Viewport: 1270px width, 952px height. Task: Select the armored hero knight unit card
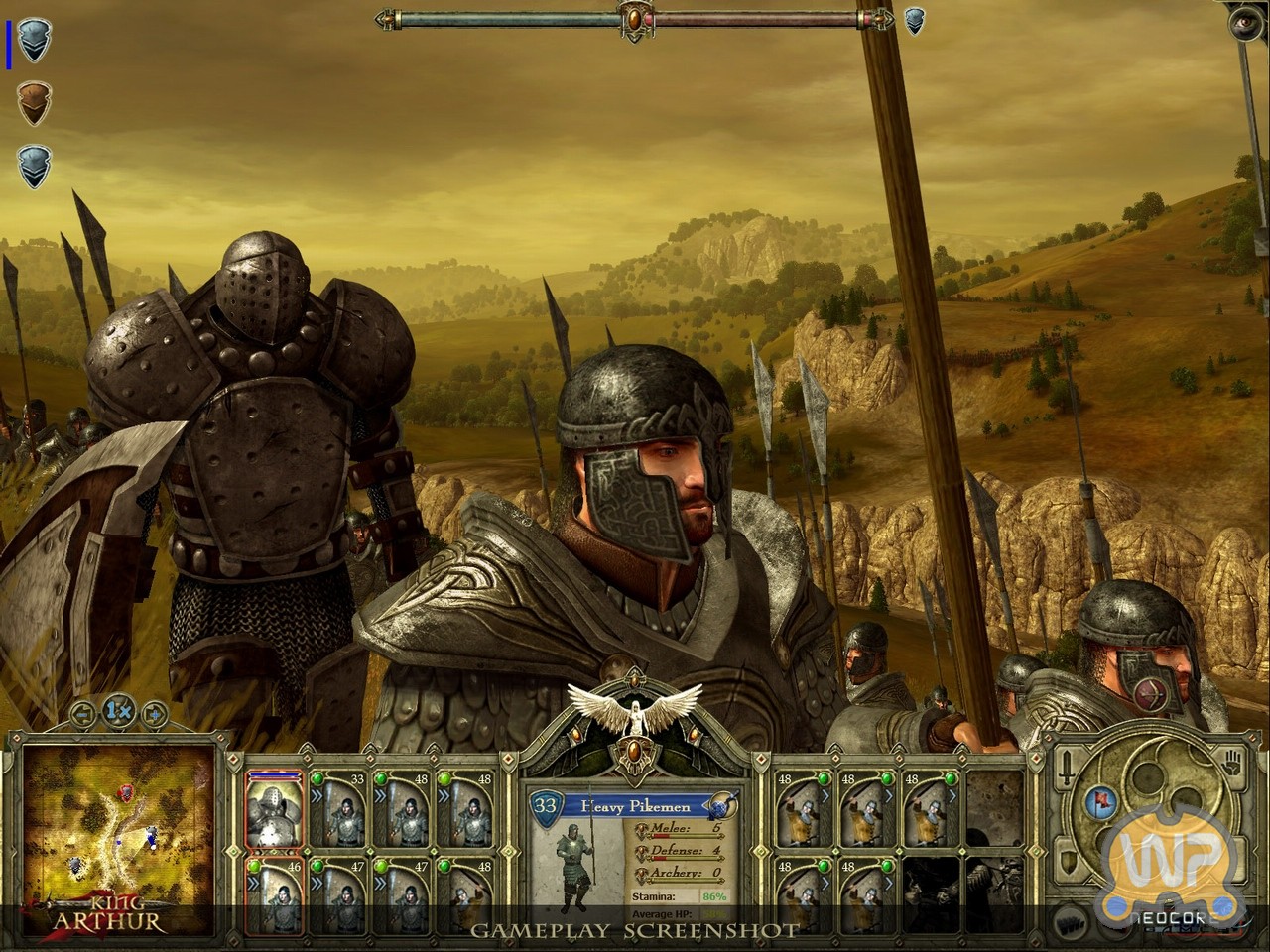274,810
